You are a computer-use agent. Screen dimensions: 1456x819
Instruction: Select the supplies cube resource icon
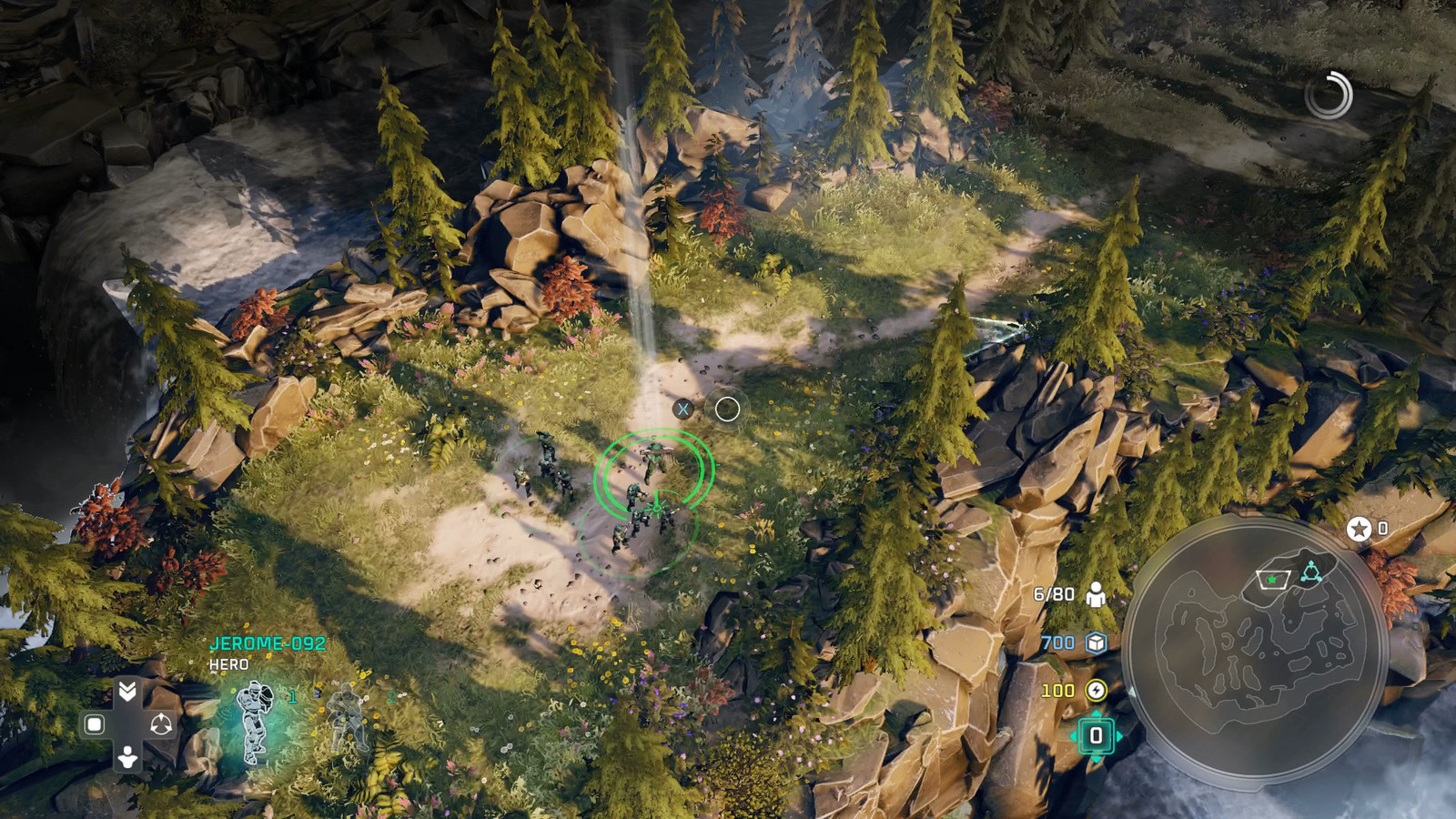(x=1095, y=643)
